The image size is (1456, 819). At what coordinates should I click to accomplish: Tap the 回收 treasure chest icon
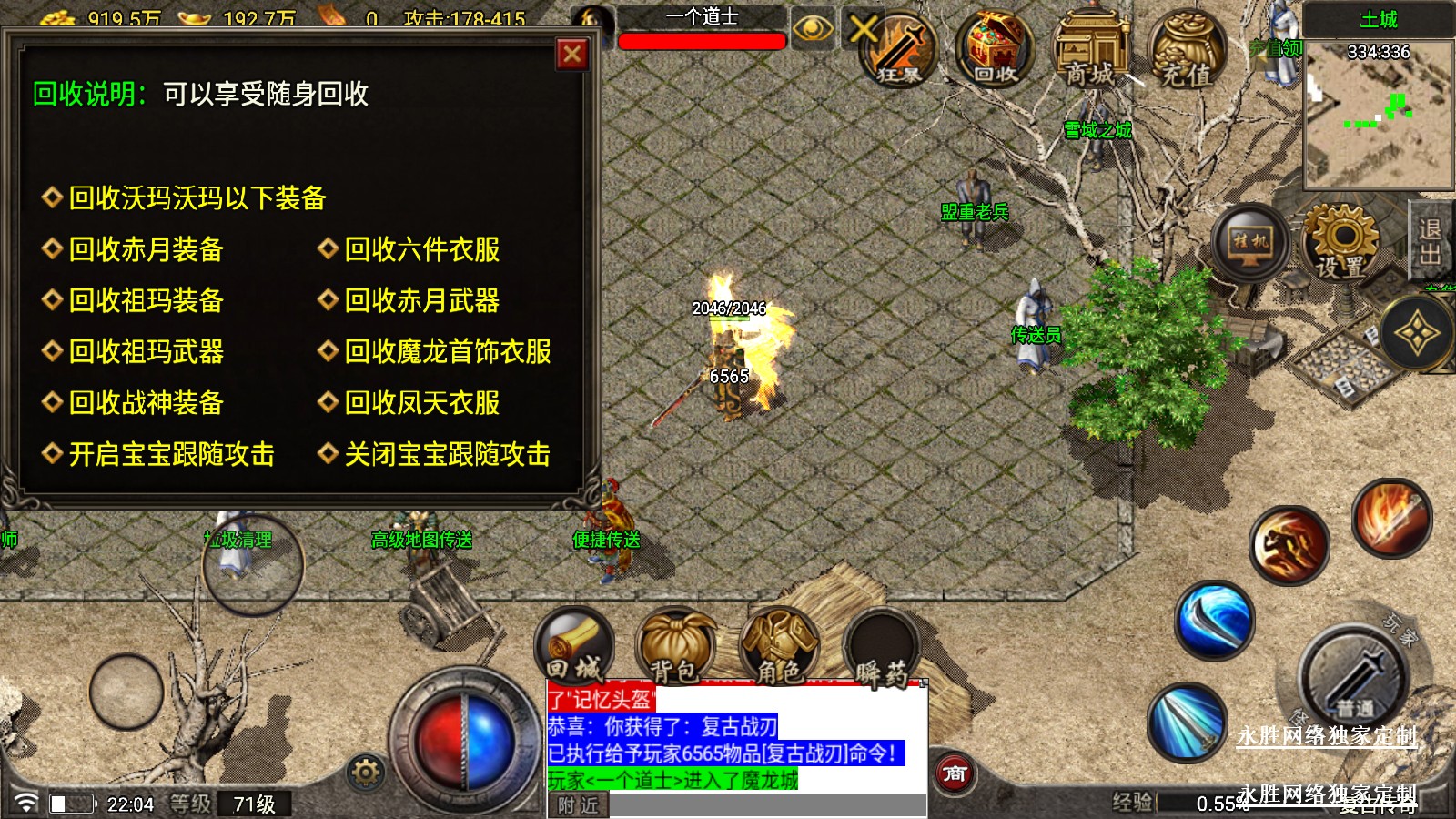(995, 49)
